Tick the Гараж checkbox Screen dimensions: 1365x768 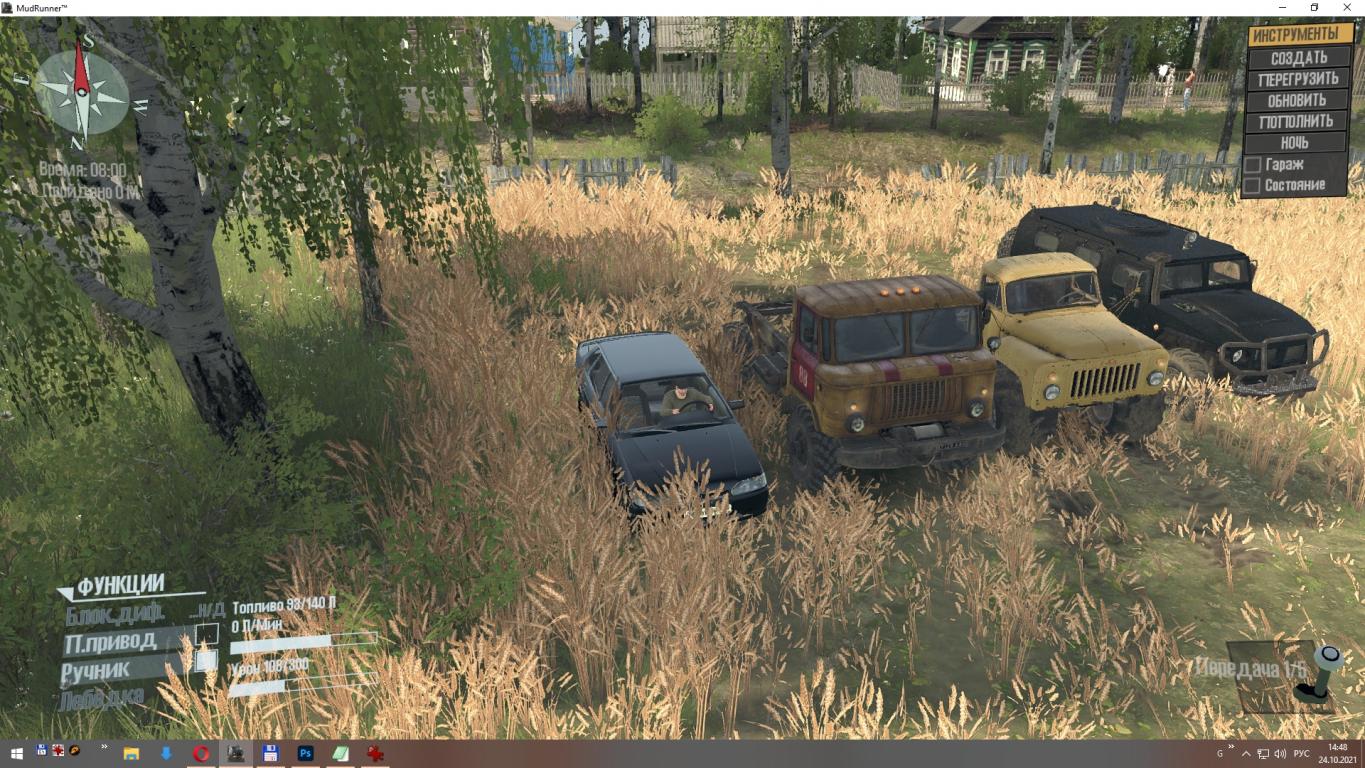pyautogui.click(x=1252, y=164)
